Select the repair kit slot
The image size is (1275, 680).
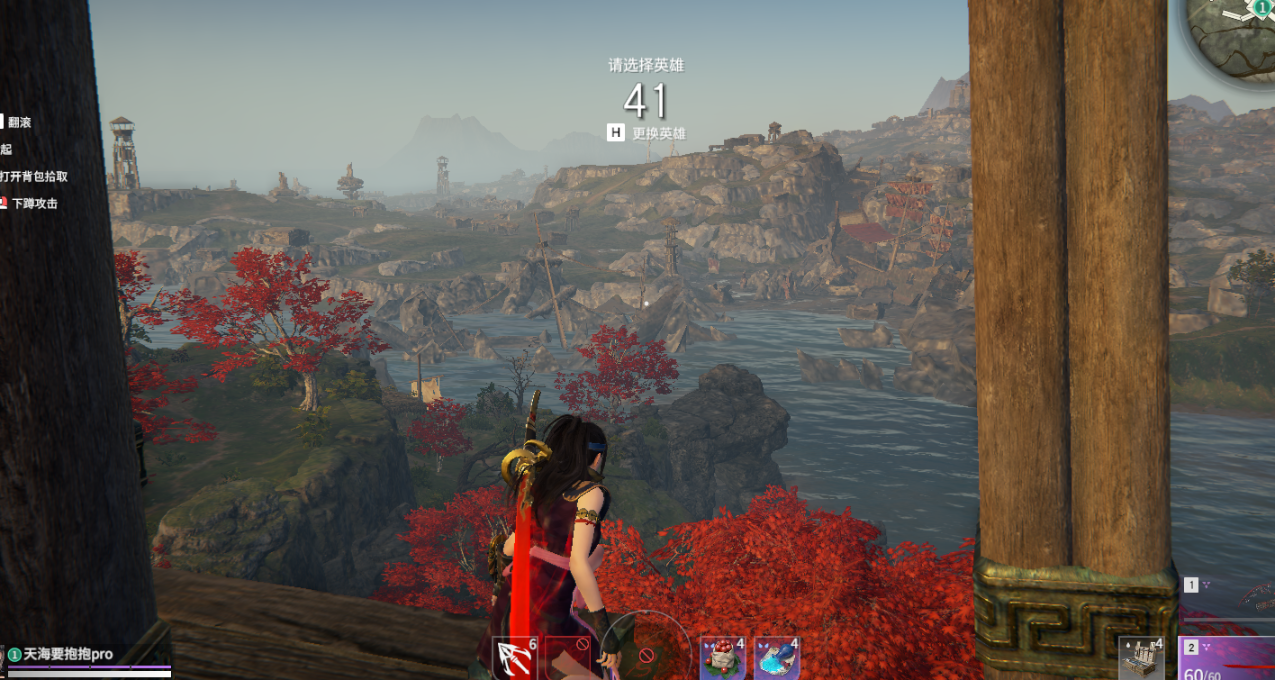[x=1141, y=658]
